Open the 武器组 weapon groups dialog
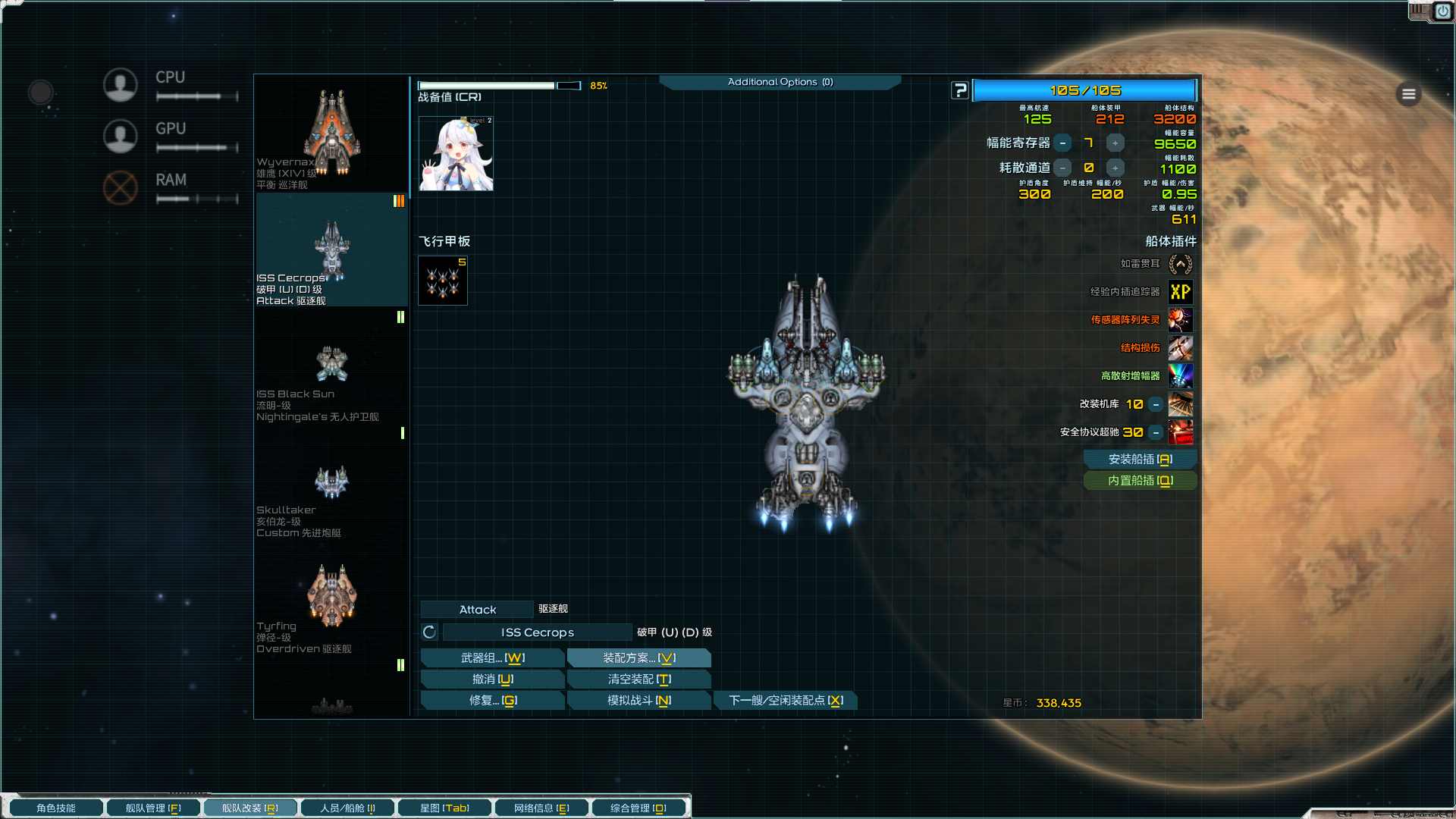 [492, 658]
